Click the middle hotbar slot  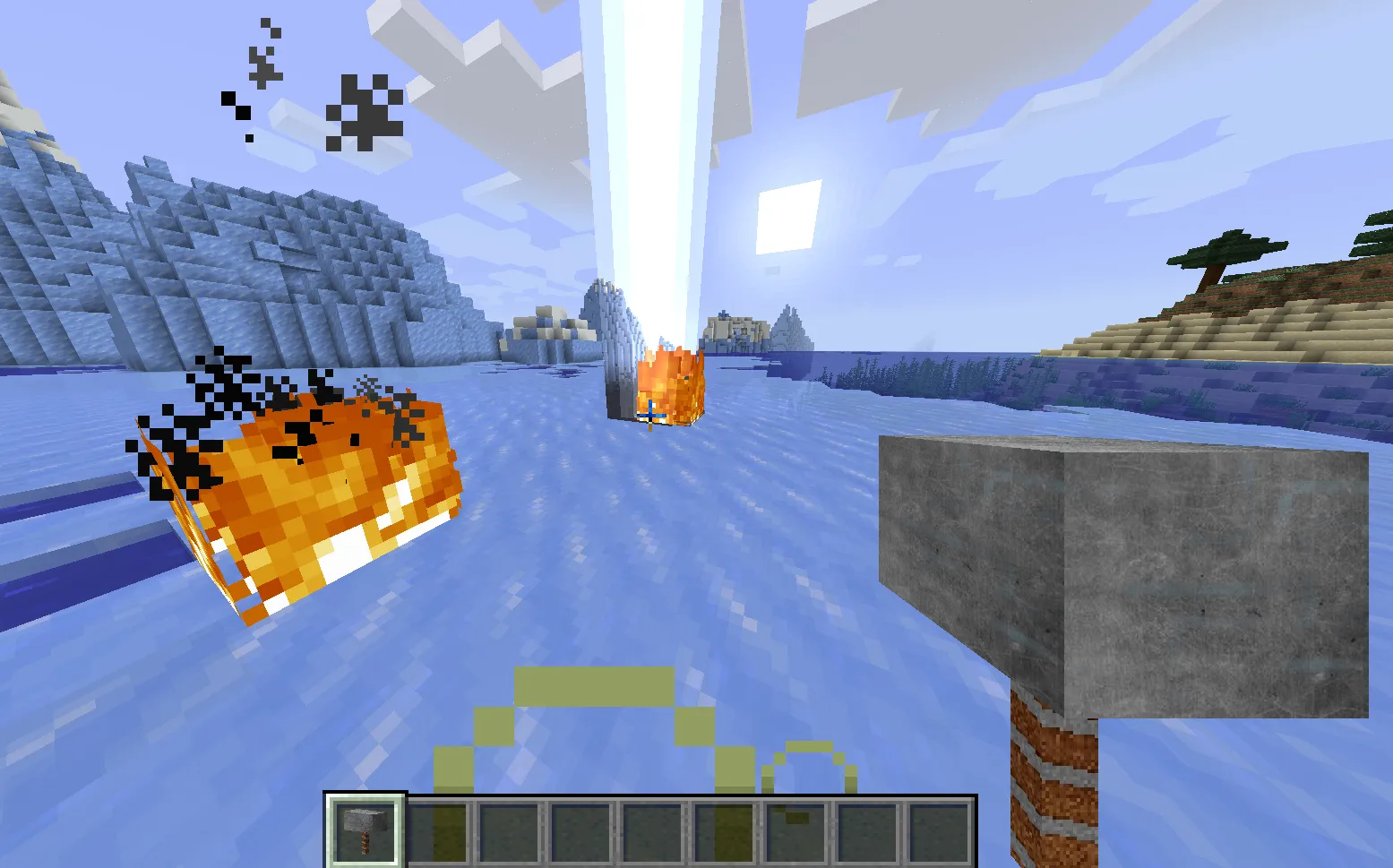(653, 826)
